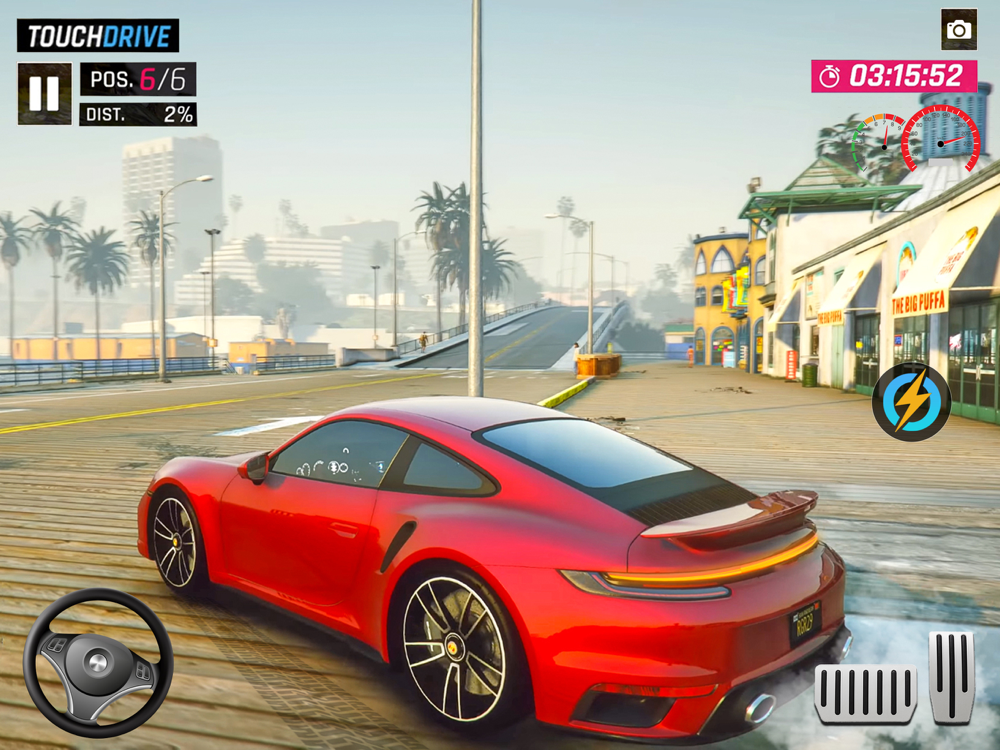The image size is (1000, 750).
Task: Activate the lightning bolt nitro boost
Action: pyautogui.click(x=911, y=403)
